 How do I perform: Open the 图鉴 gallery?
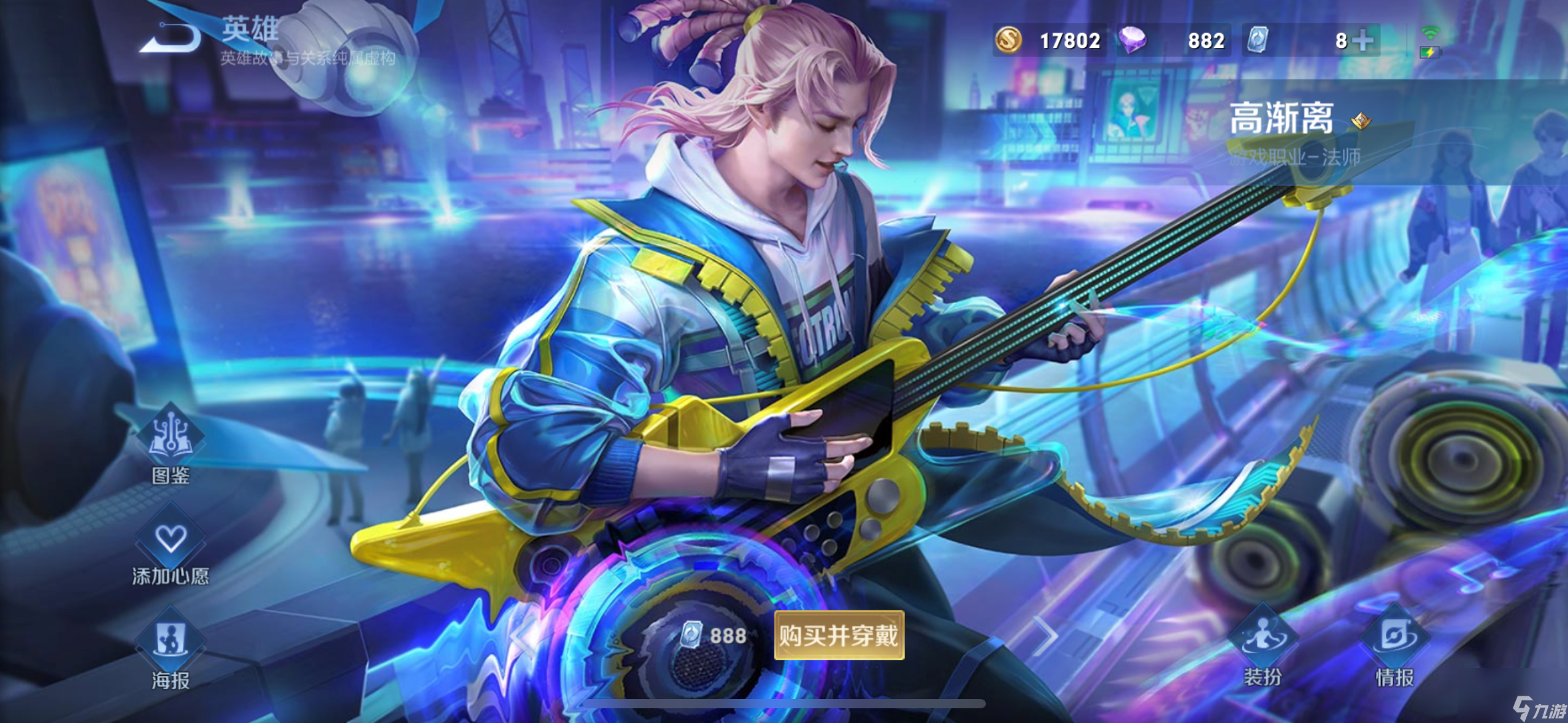(171, 443)
